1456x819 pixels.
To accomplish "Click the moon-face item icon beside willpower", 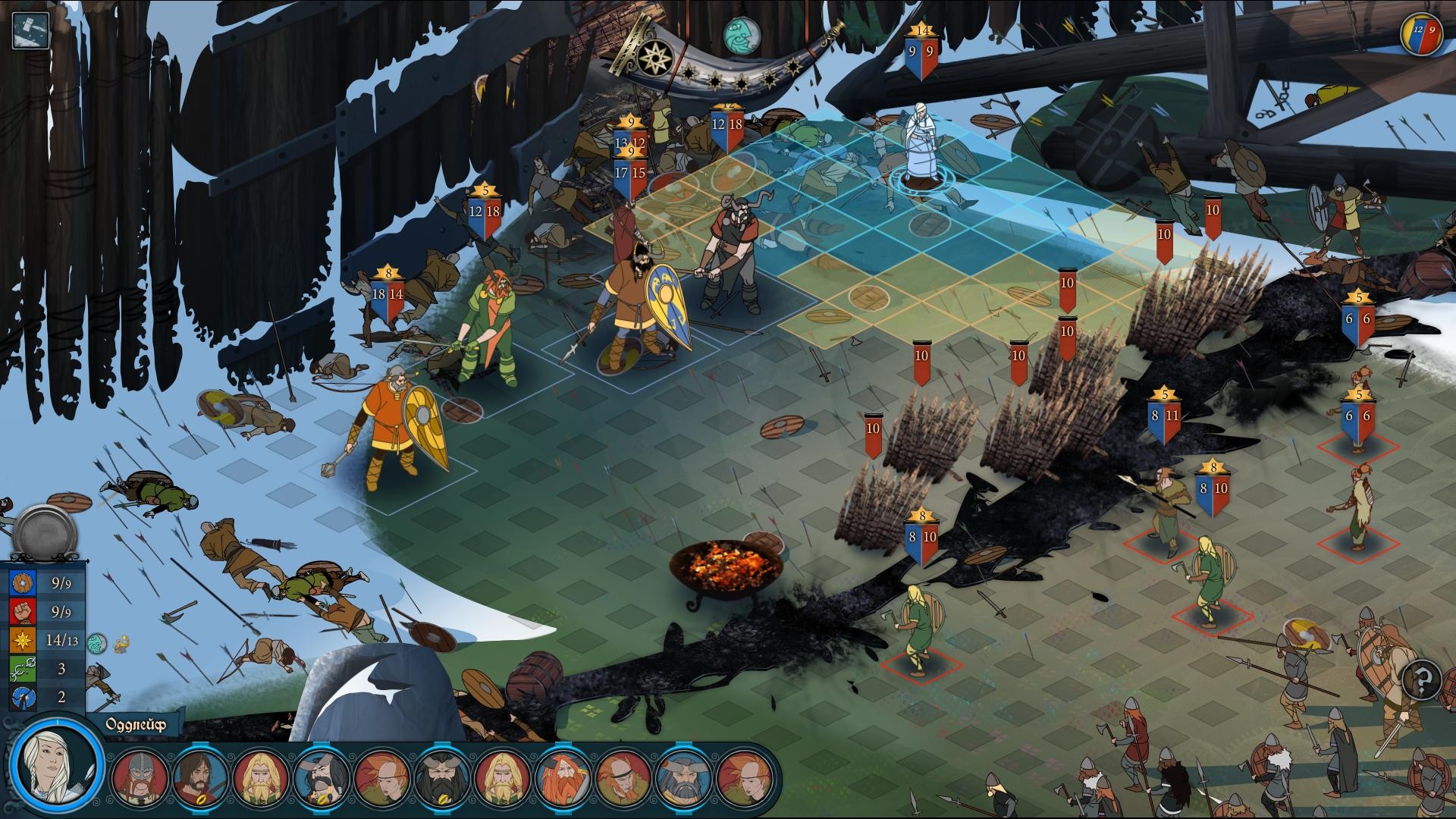I will click(x=96, y=643).
